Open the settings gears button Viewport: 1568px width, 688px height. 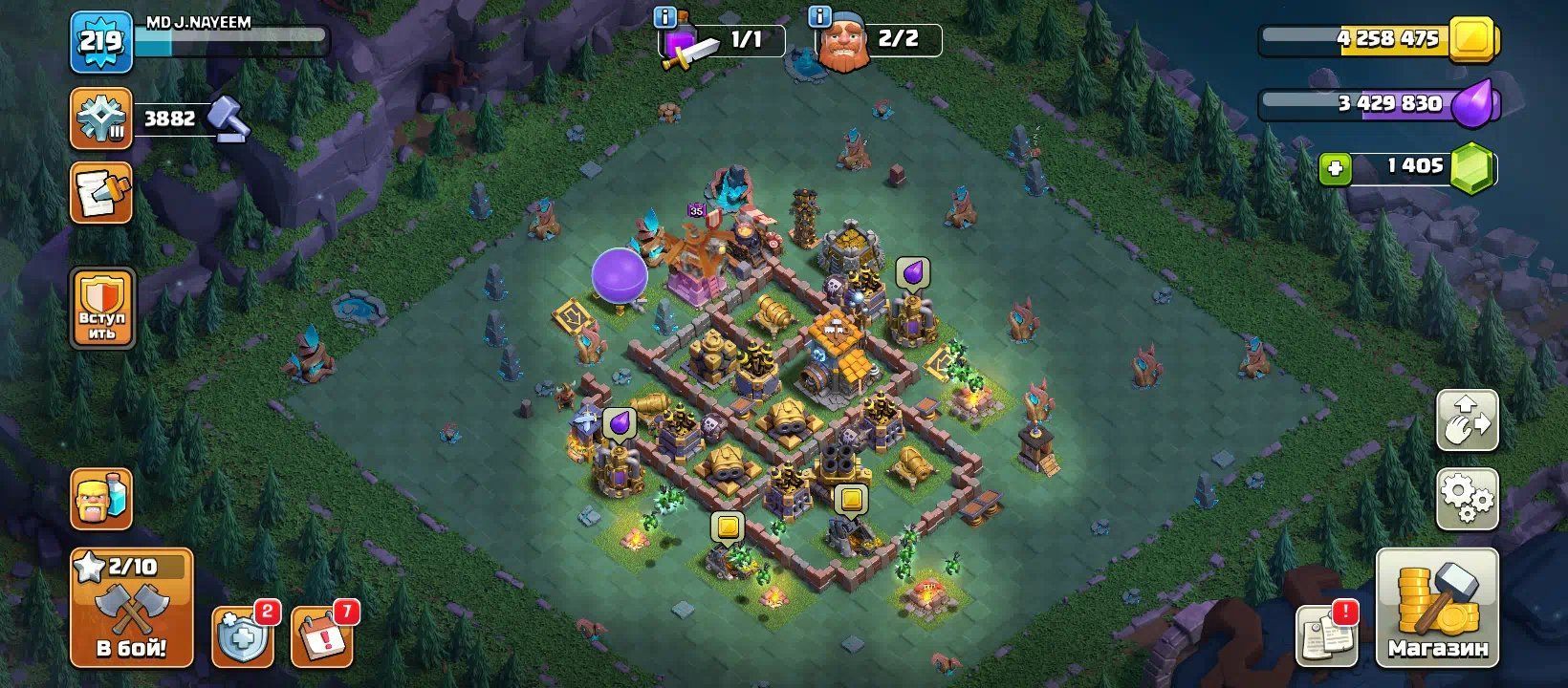click(1467, 499)
